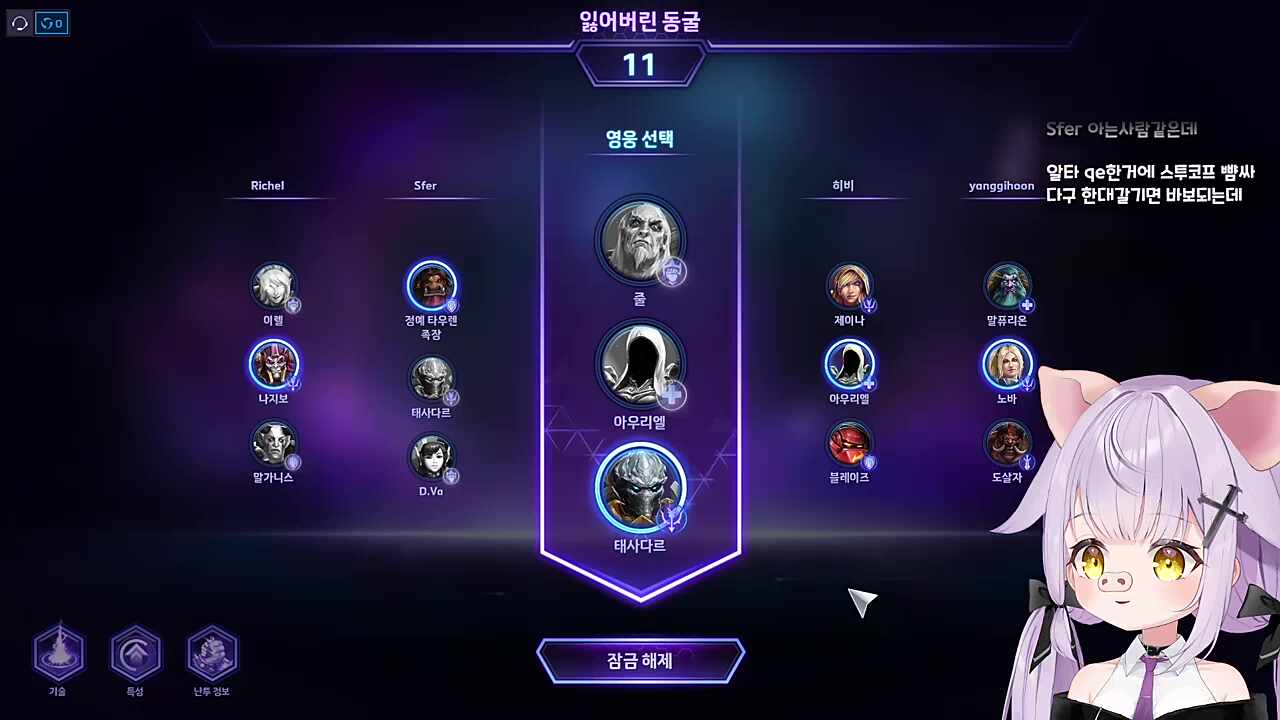This screenshot has height=720, width=1280.
Task: Click Mal'Ganis portrait under Richel
Action: tap(275, 446)
